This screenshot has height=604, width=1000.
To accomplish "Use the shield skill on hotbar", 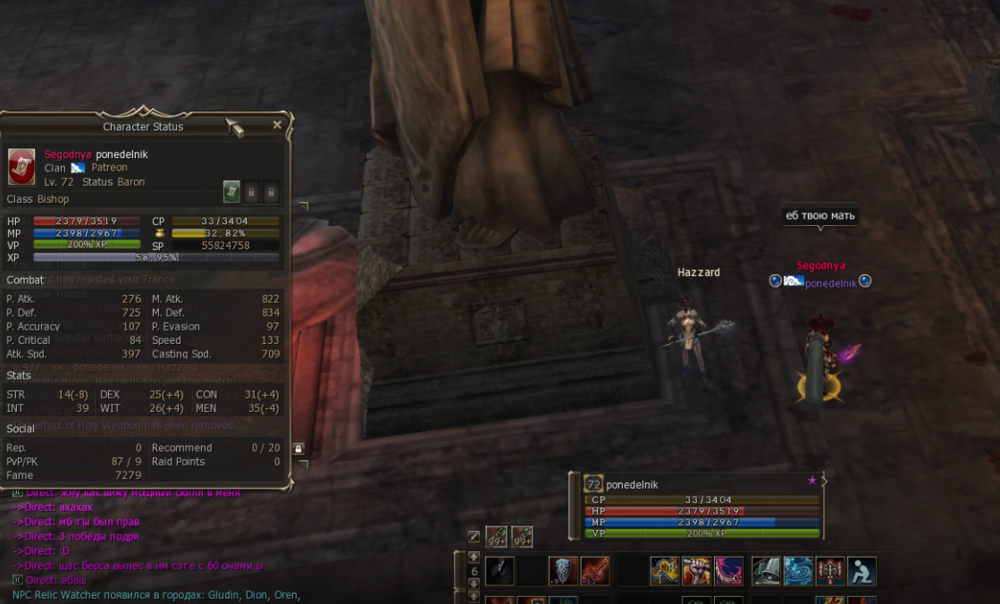I will pos(563,571).
